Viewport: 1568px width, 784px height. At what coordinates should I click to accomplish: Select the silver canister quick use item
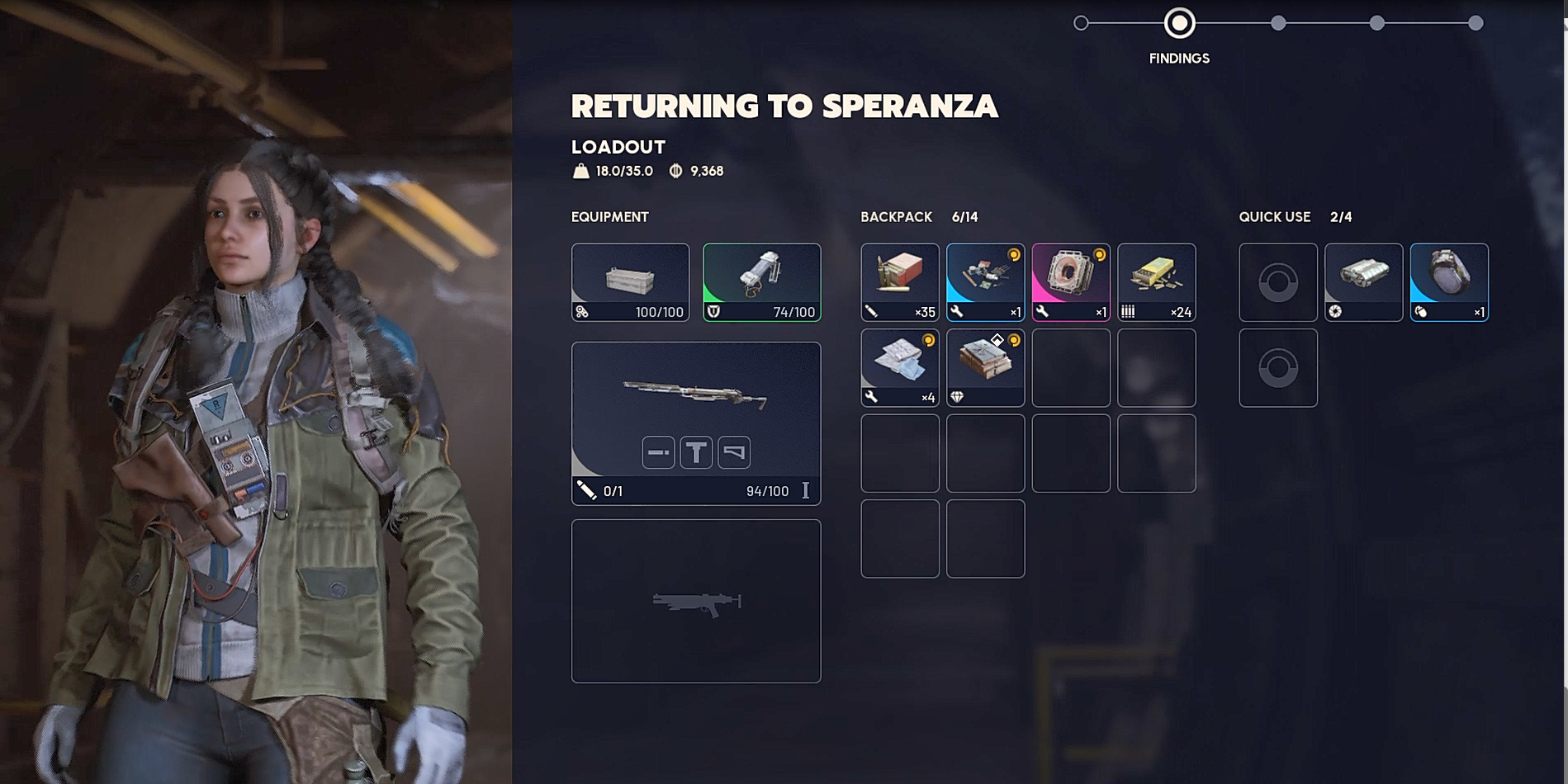pyautogui.click(x=1363, y=281)
